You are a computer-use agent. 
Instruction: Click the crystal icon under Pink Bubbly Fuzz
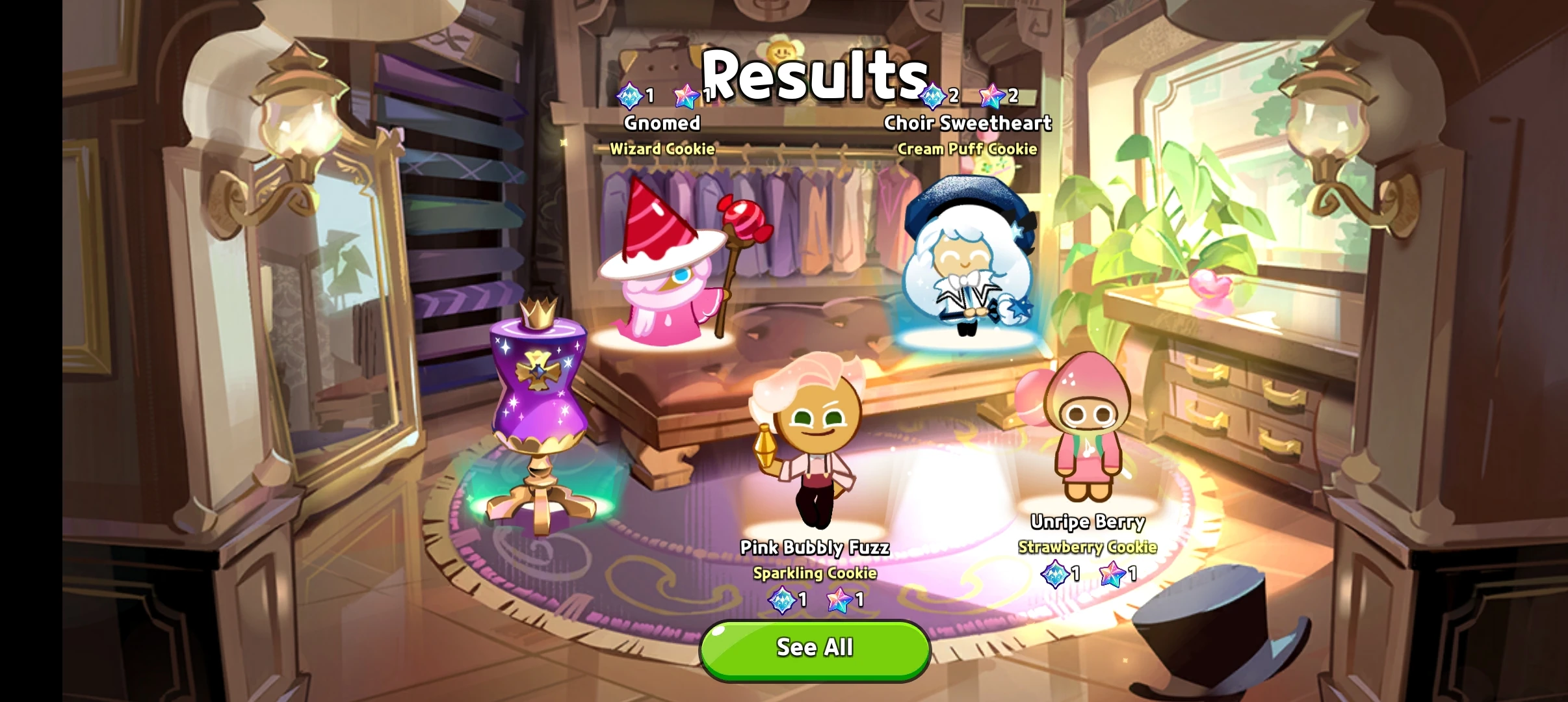(783, 601)
